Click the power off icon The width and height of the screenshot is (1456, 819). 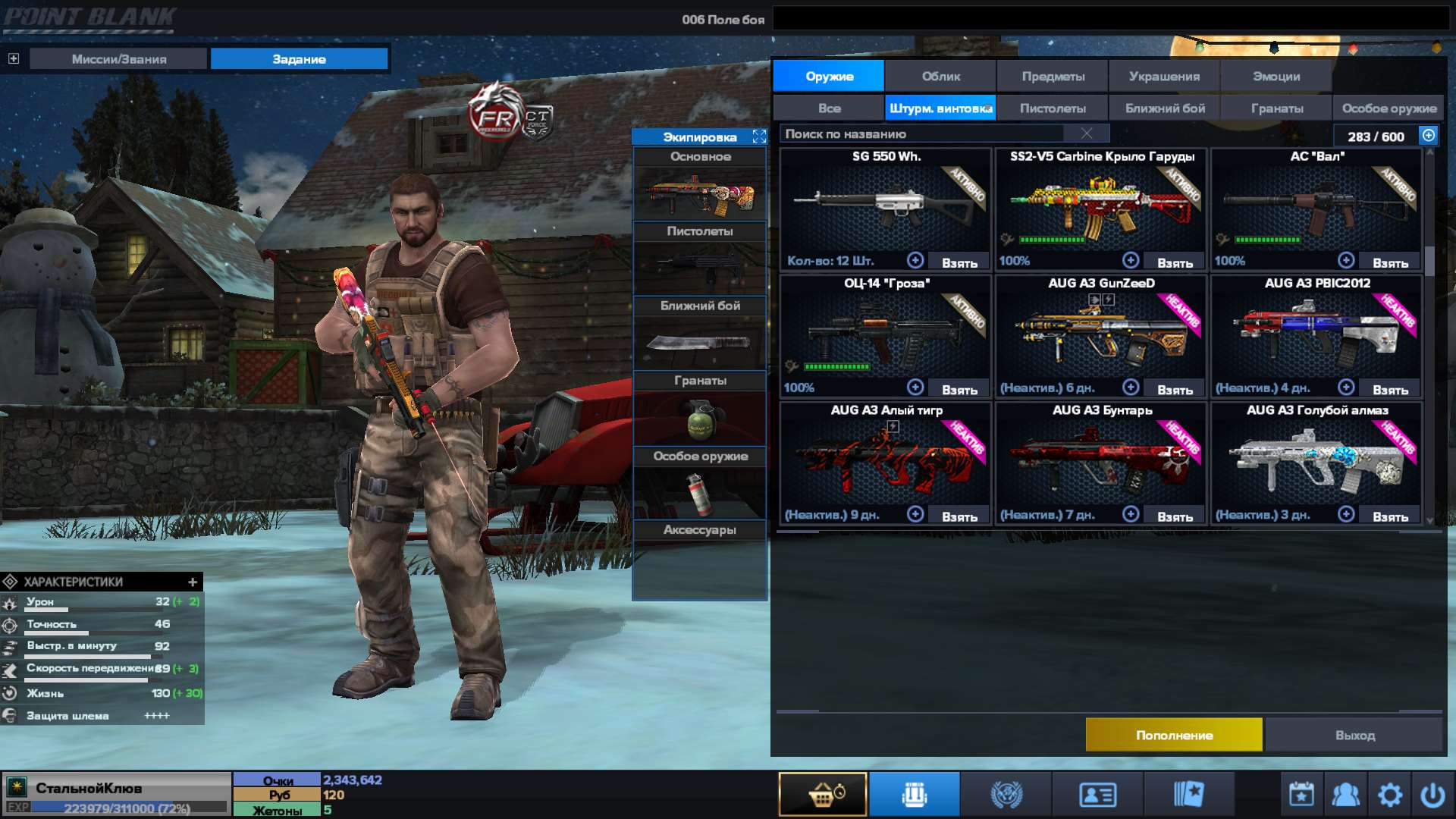point(1435,793)
